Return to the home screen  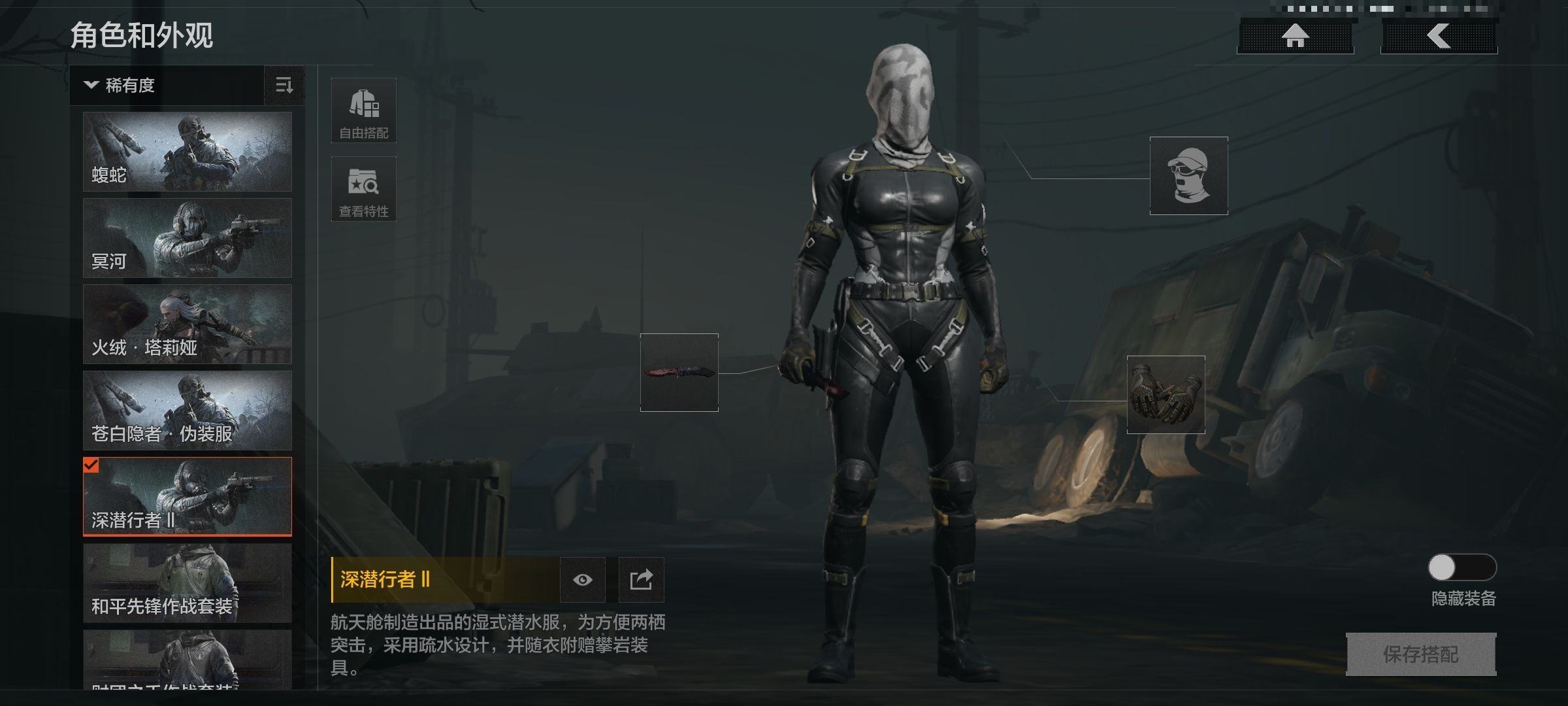1295,36
